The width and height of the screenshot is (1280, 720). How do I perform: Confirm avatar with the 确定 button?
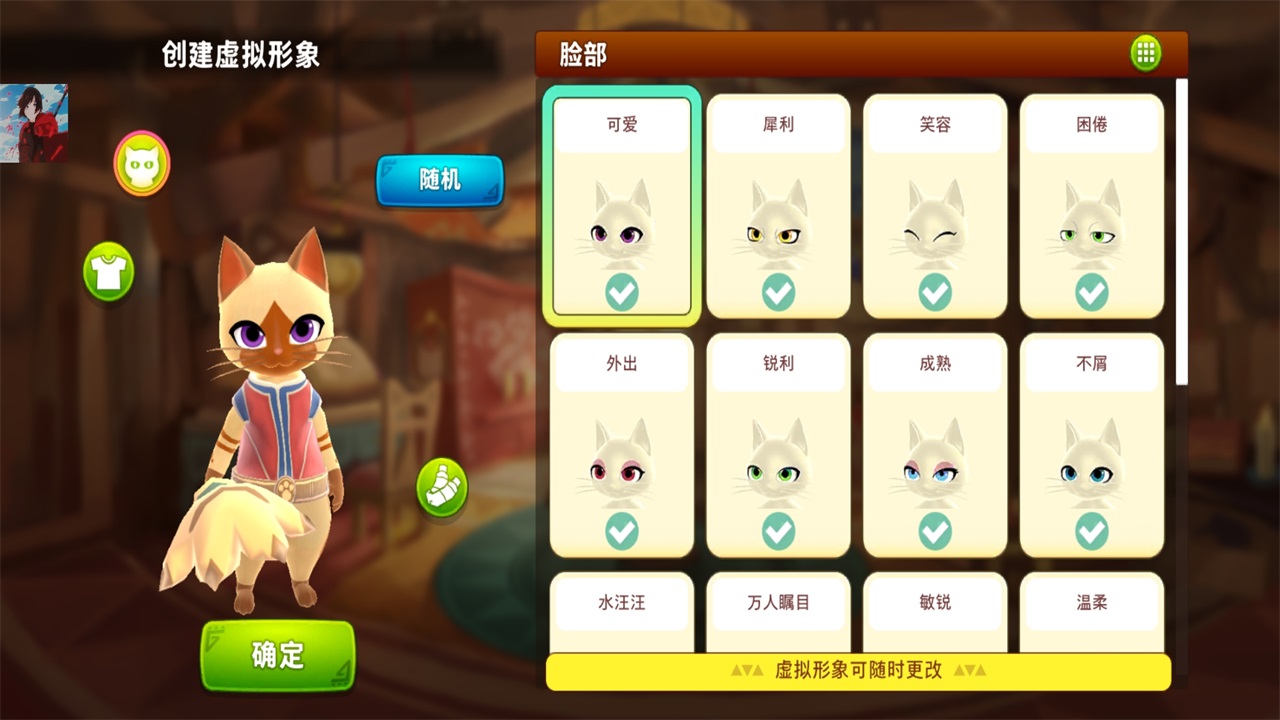[277, 655]
